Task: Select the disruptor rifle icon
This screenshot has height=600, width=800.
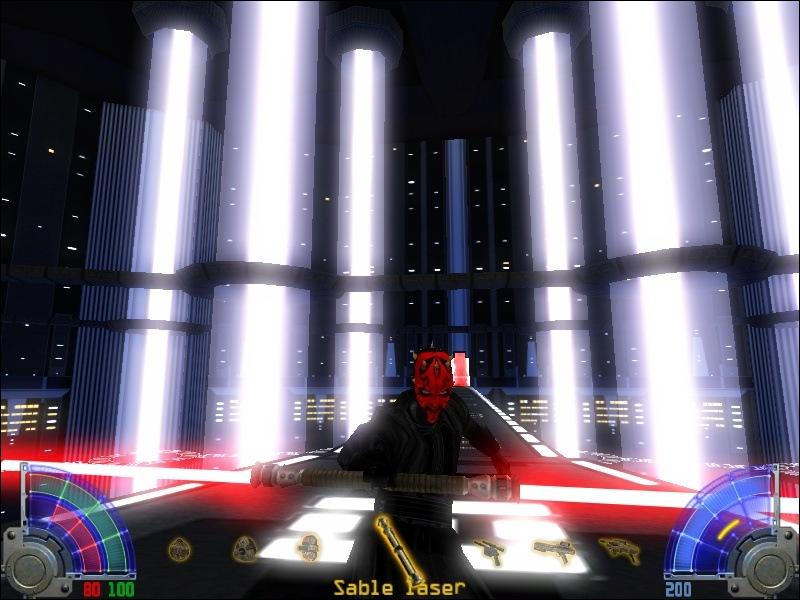Action: tap(619, 548)
